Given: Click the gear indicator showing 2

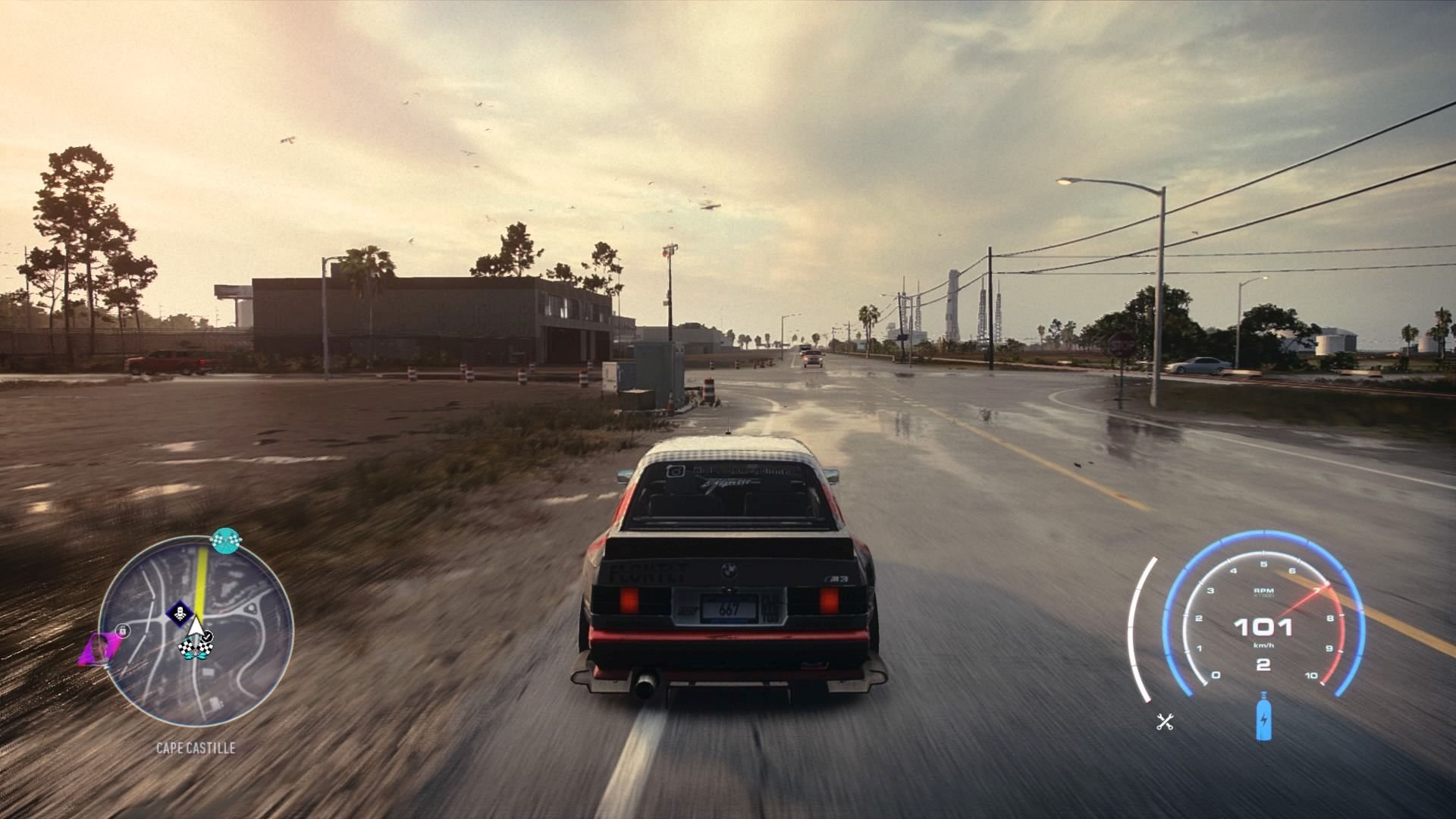Looking at the screenshot, I should (x=1263, y=664).
